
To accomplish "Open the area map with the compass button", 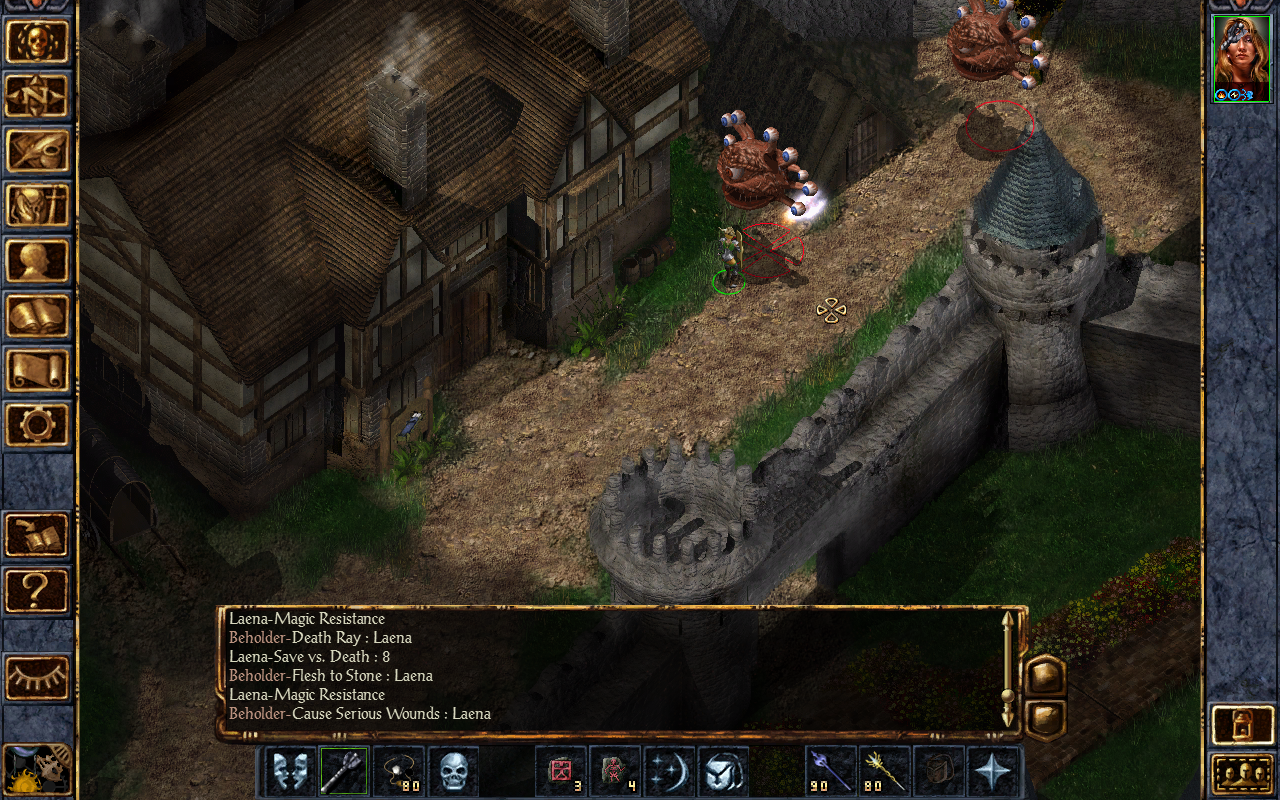I will [x=38, y=96].
